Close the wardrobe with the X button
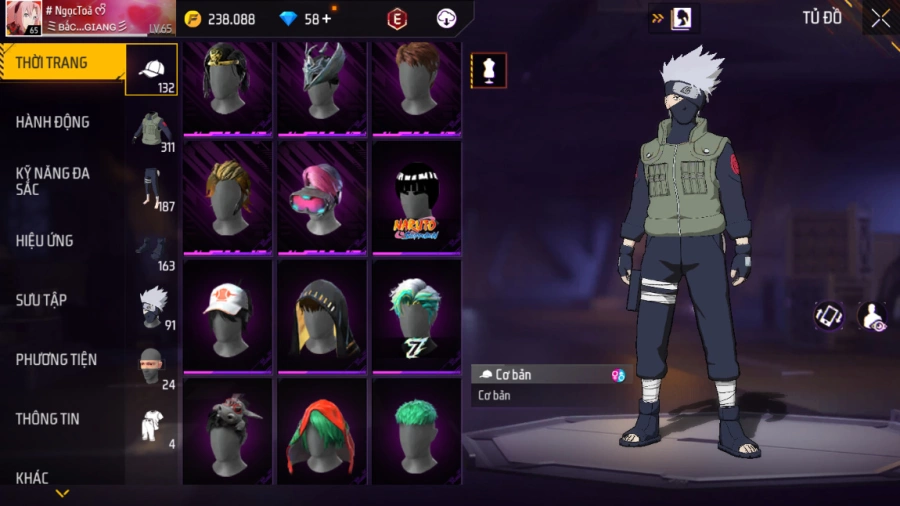This screenshot has height=506, width=900. tap(880, 18)
